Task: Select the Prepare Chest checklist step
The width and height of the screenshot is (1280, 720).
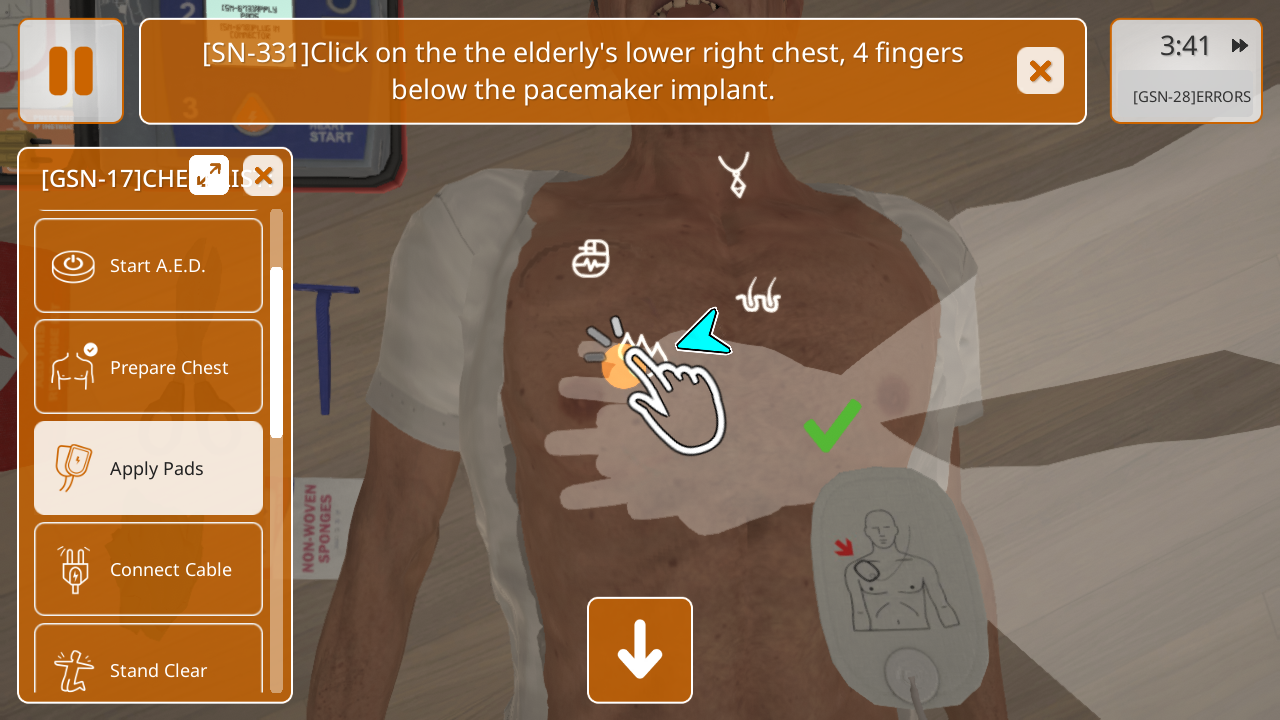Action: (148, 367)
